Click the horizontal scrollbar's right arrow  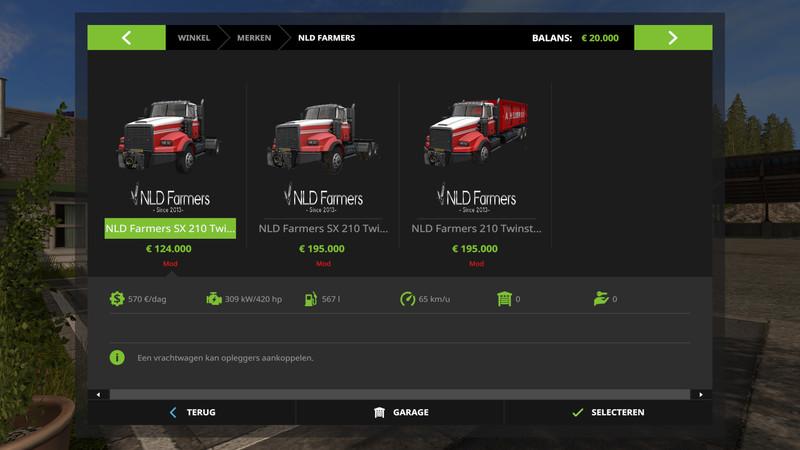(x=701, y=395)
